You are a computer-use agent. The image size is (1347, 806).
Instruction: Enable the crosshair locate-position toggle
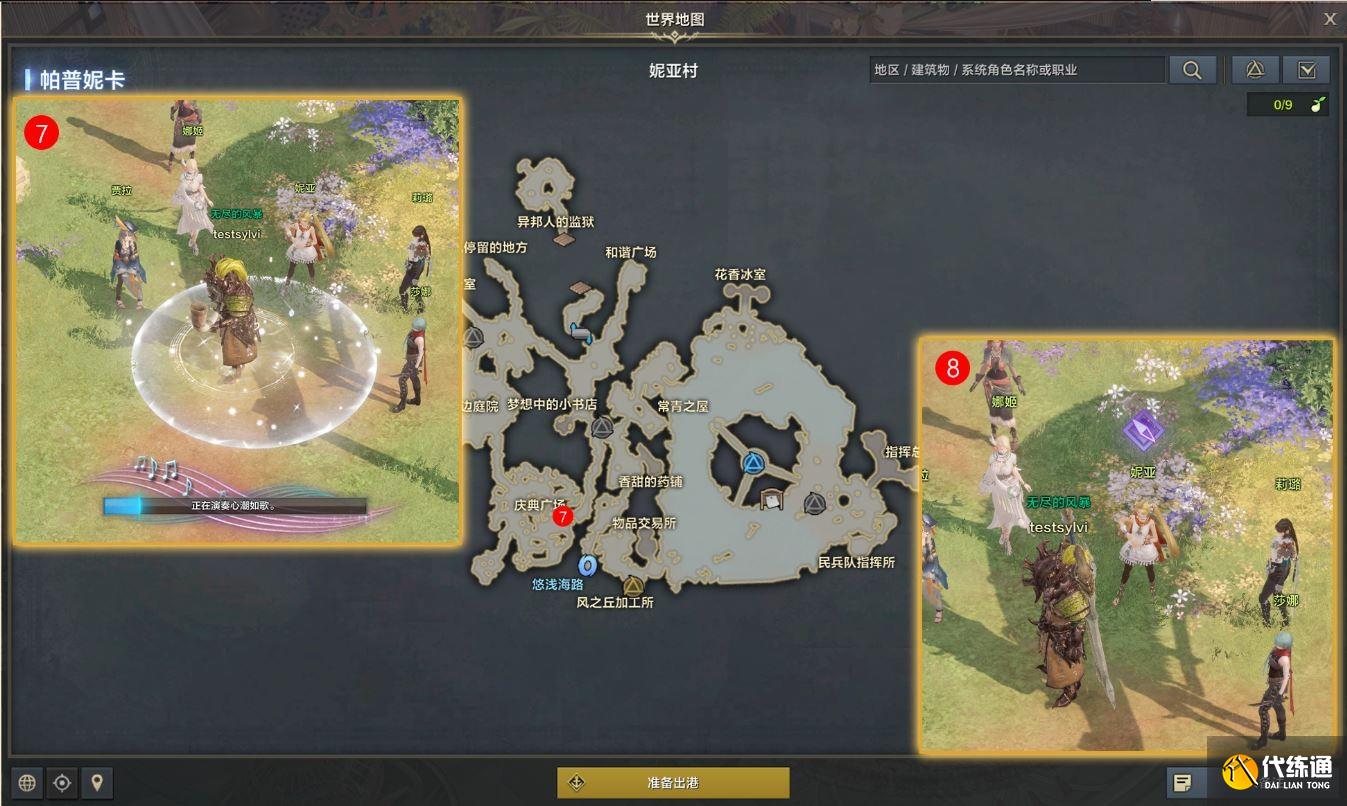(62, 782)
